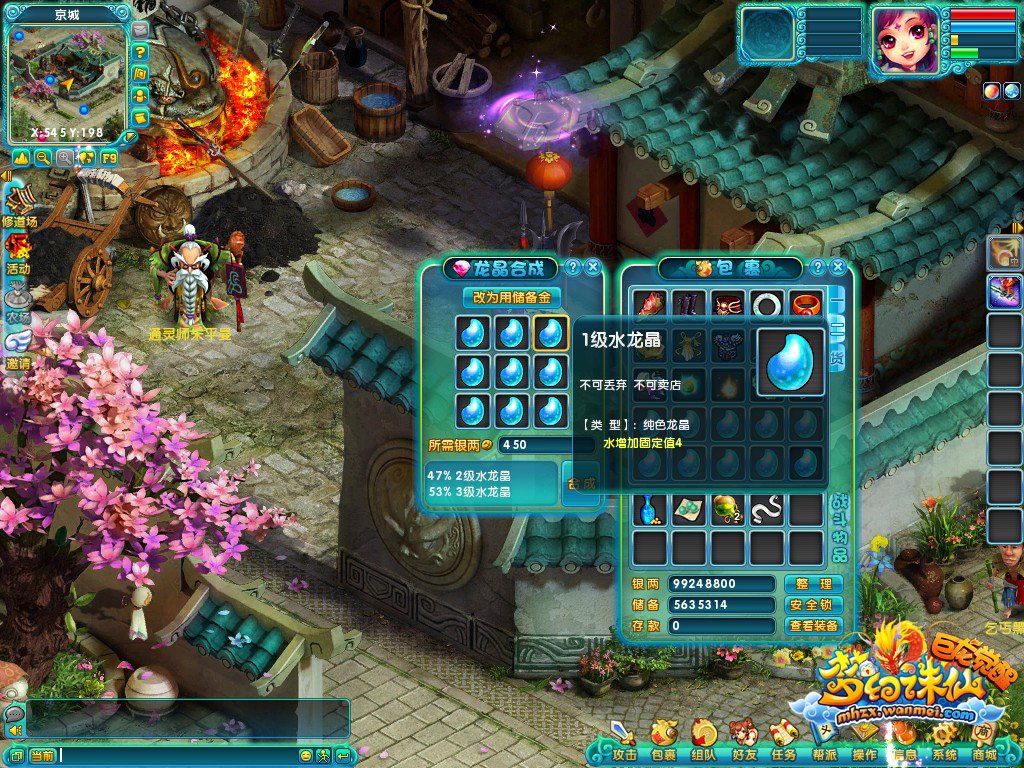Open the 商城 shop menu
This screenshot has height=768, width=1024.
click(x=984, y=747)
